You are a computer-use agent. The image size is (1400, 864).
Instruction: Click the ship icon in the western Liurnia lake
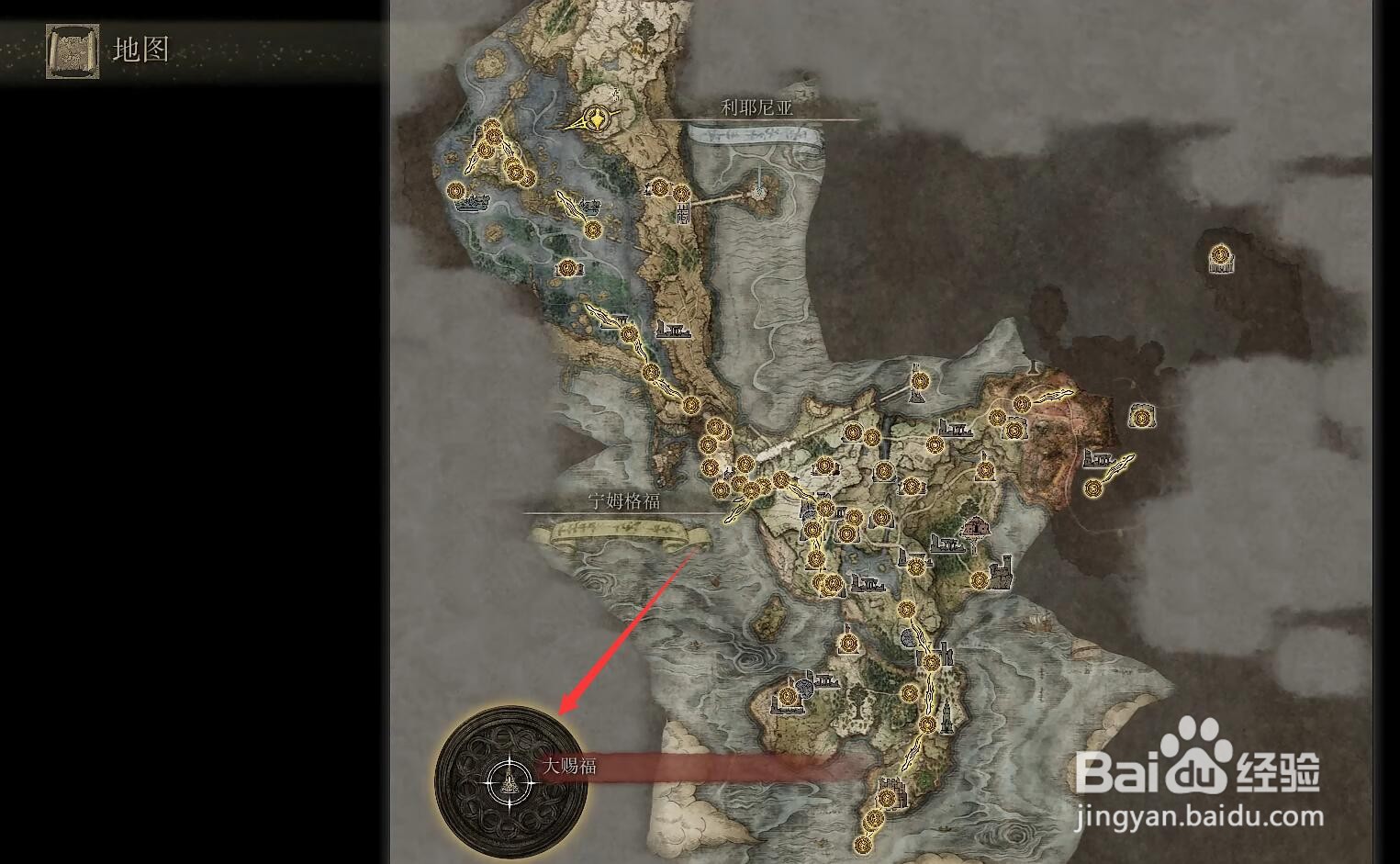[x=475, y=203]
